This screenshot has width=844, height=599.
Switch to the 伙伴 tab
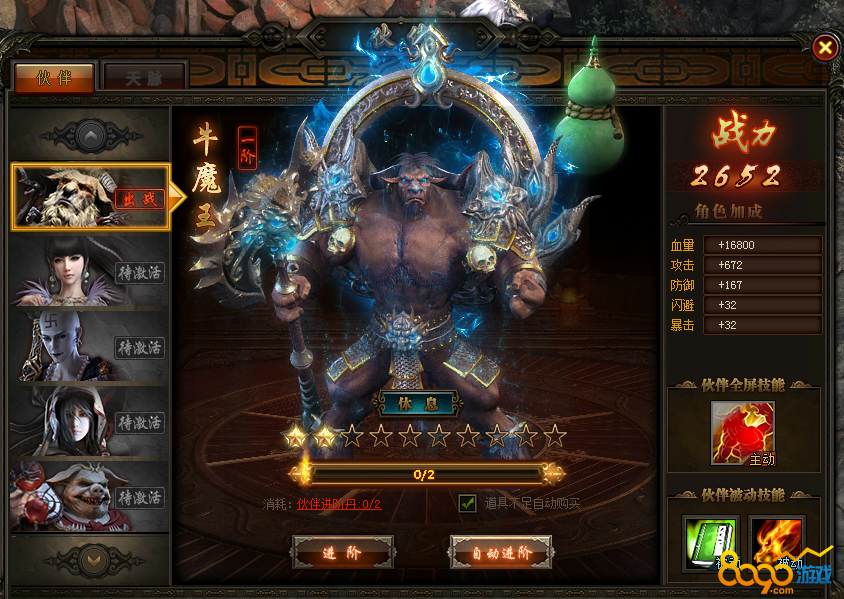click(54, 77)
